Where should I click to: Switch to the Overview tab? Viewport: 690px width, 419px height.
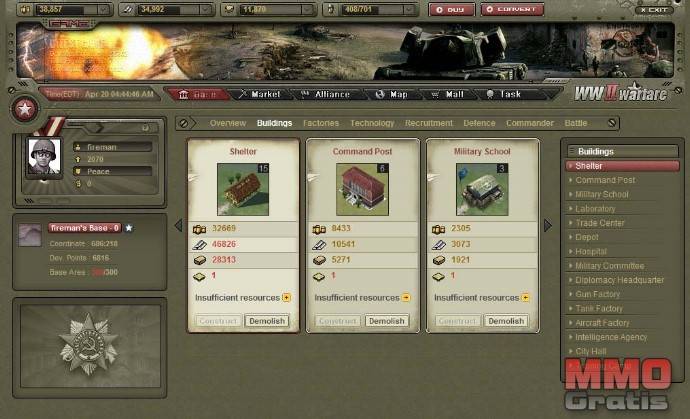point(227,123)
